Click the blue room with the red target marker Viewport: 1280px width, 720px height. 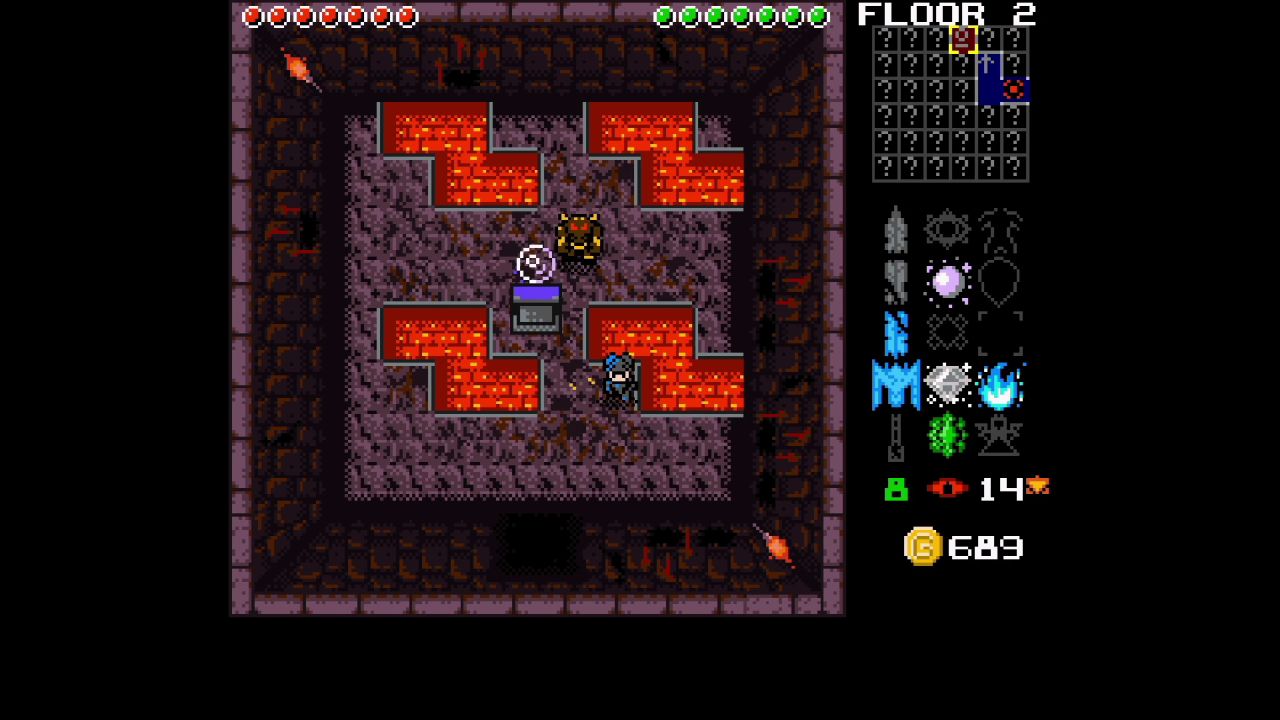tap(1015, 90)
